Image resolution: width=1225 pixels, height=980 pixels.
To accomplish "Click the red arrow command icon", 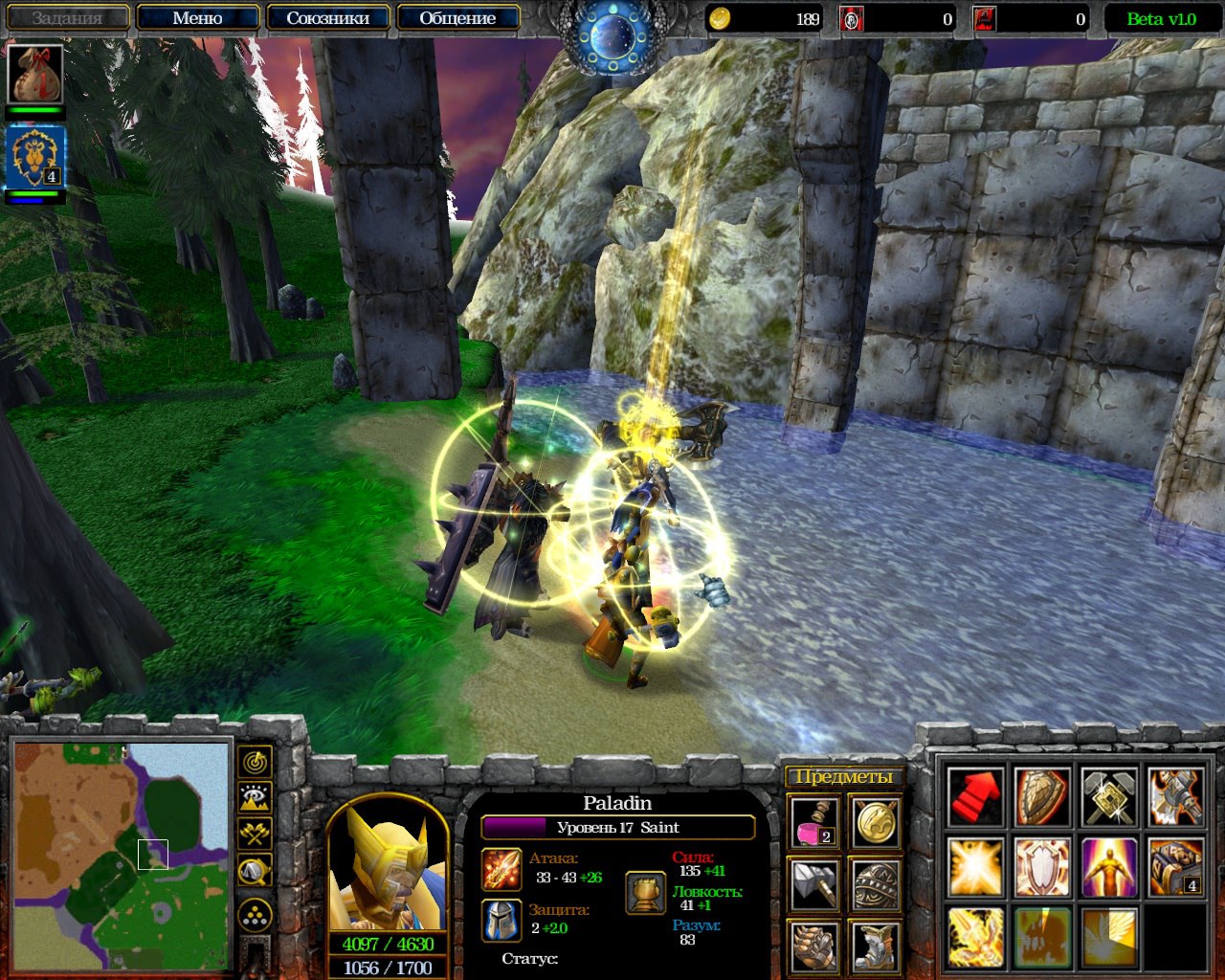I will tap(975, 796).
